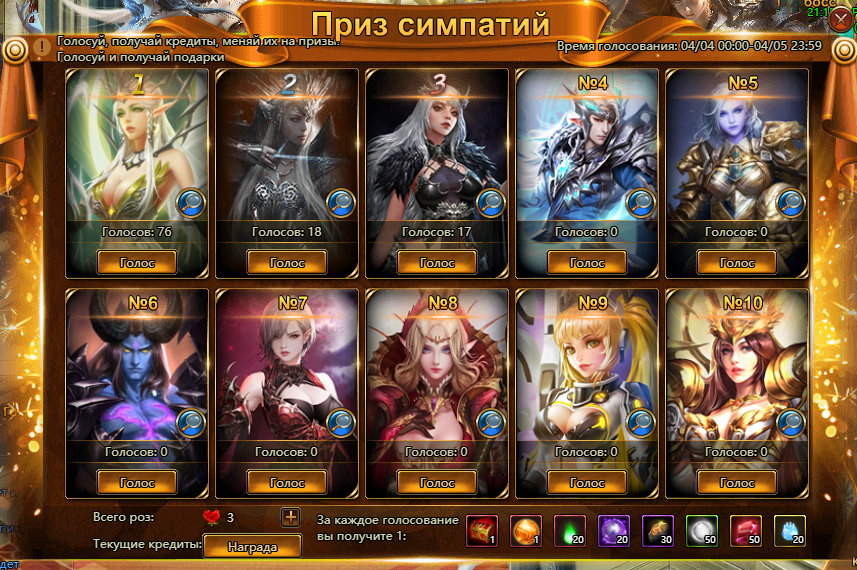The image size is (857, 570).
Task: Vote for the first-place elf card
Action: (x=137, y=262)
